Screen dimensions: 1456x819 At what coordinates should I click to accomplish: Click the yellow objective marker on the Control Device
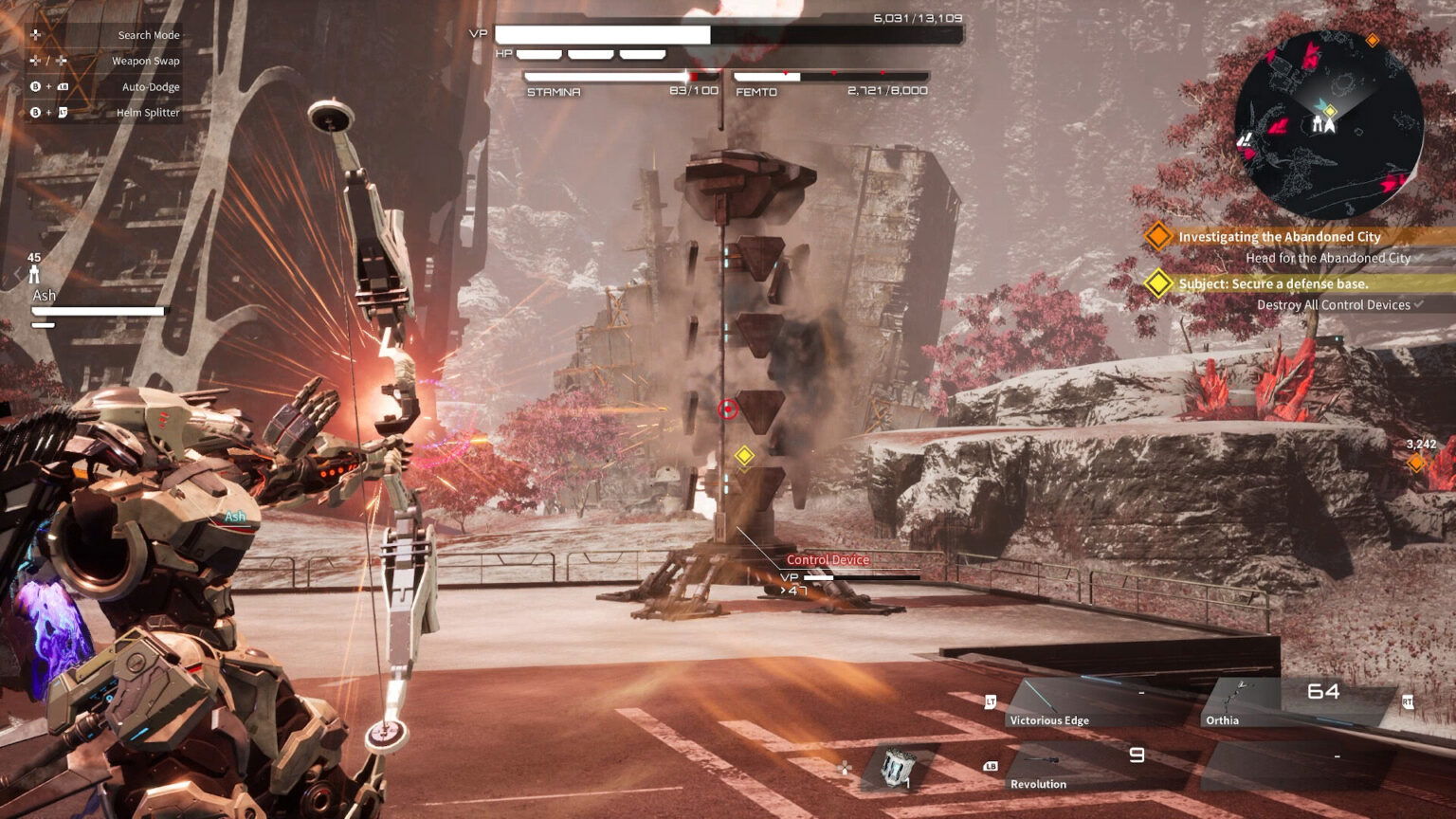744,456
